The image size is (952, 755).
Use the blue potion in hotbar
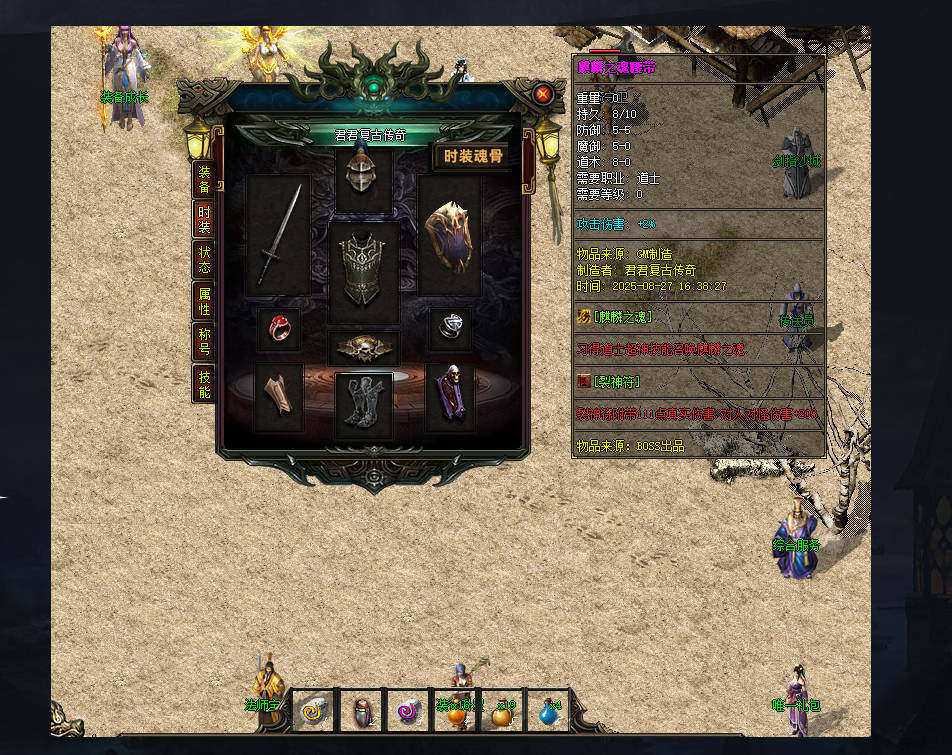tap(549, 712)
